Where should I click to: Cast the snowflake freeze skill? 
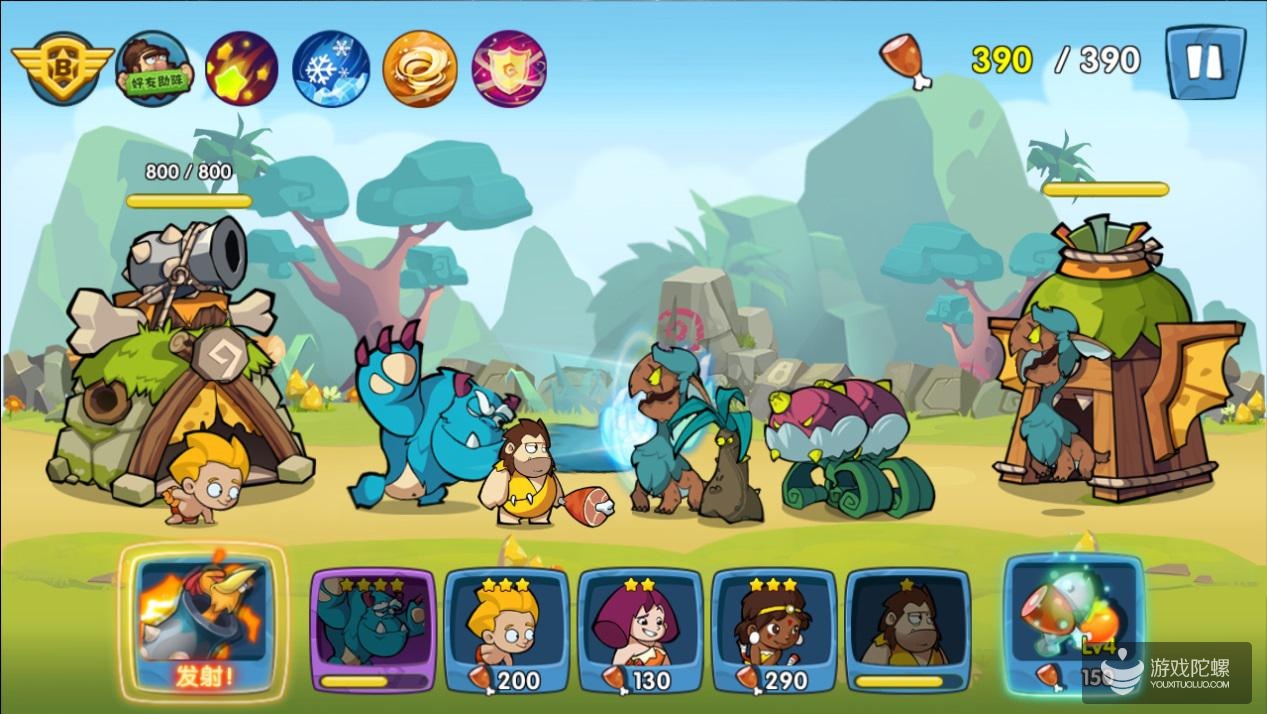(x=330, y=68)
